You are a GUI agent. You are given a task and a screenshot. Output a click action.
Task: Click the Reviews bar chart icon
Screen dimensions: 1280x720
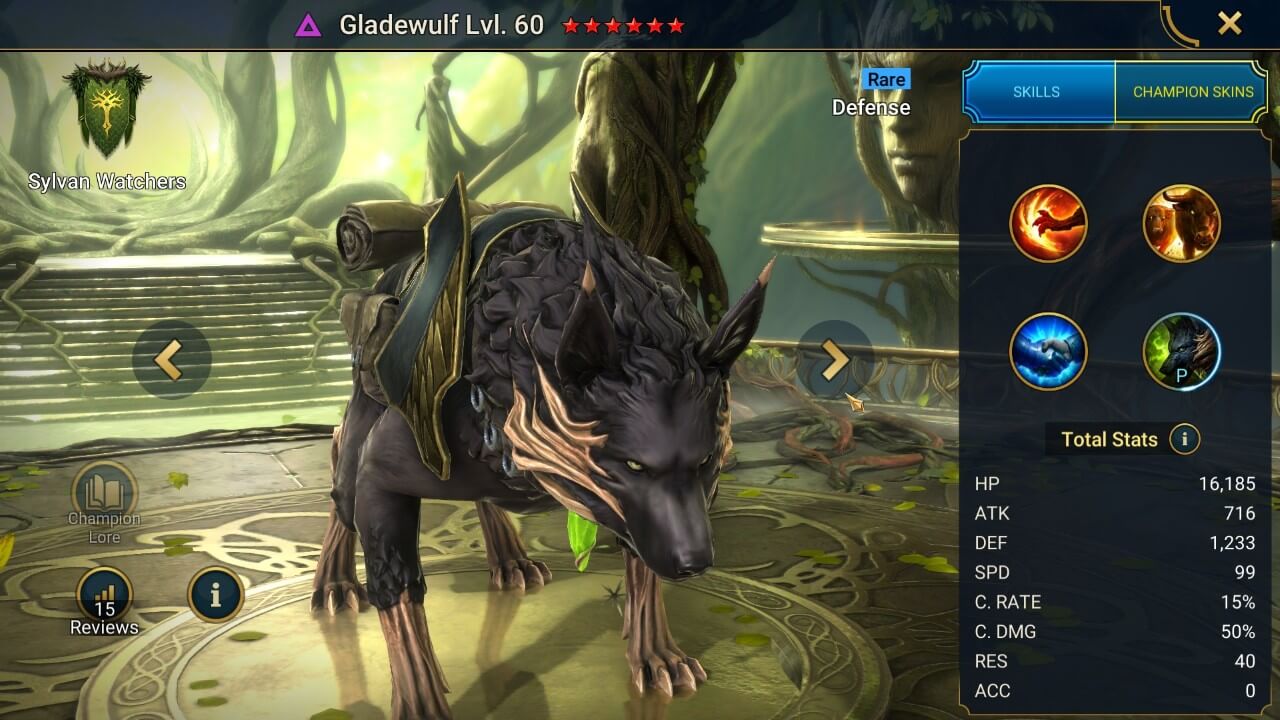pyautogui.click(x=103, y=592)
